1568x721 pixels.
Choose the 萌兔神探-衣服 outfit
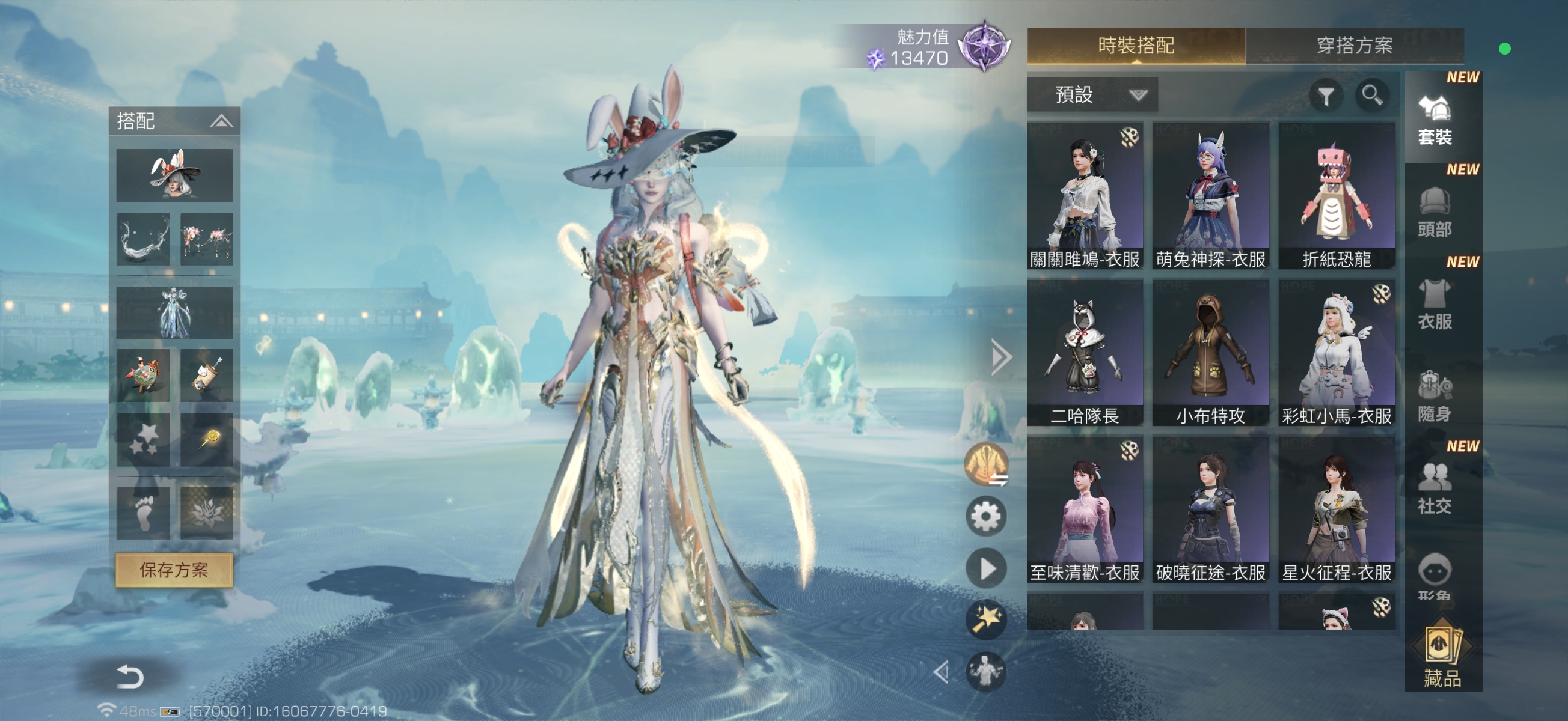[x=1210, y=195]
